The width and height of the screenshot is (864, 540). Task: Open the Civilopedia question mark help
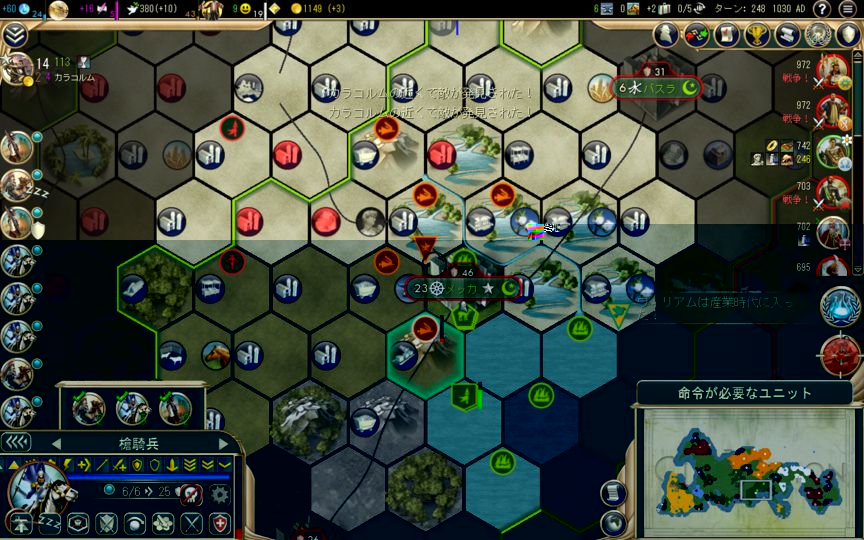822,9
